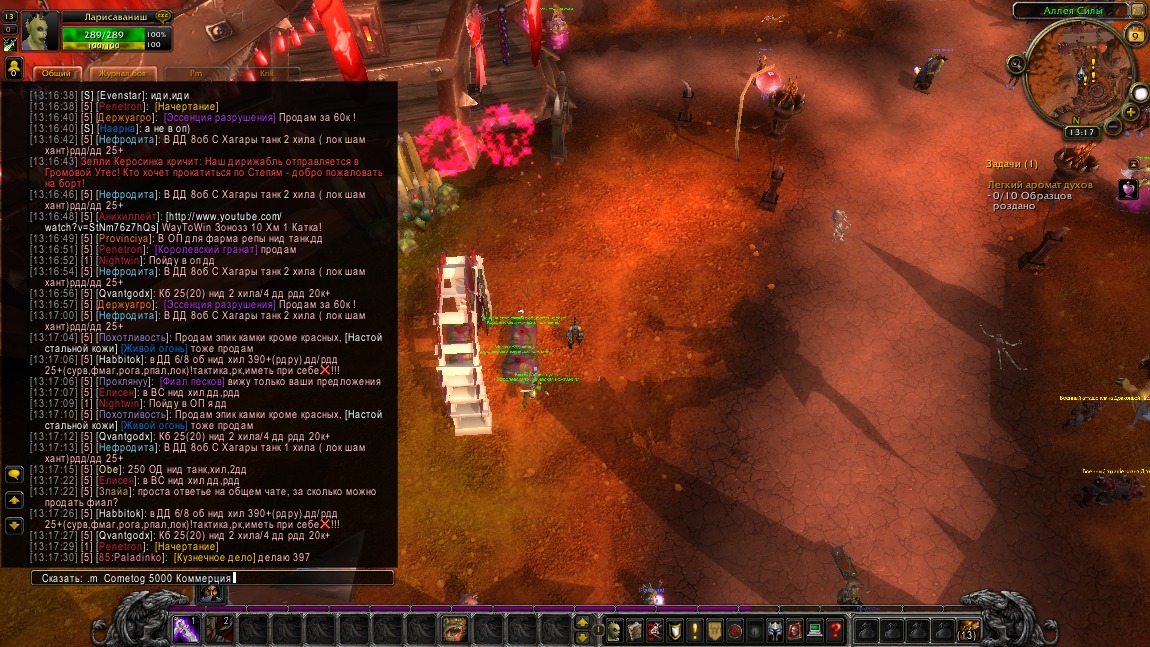The height and width of the screenshot is (647, 1150).
Task: Open the minimap tracking magnifier button
Action: (1017, 64)
